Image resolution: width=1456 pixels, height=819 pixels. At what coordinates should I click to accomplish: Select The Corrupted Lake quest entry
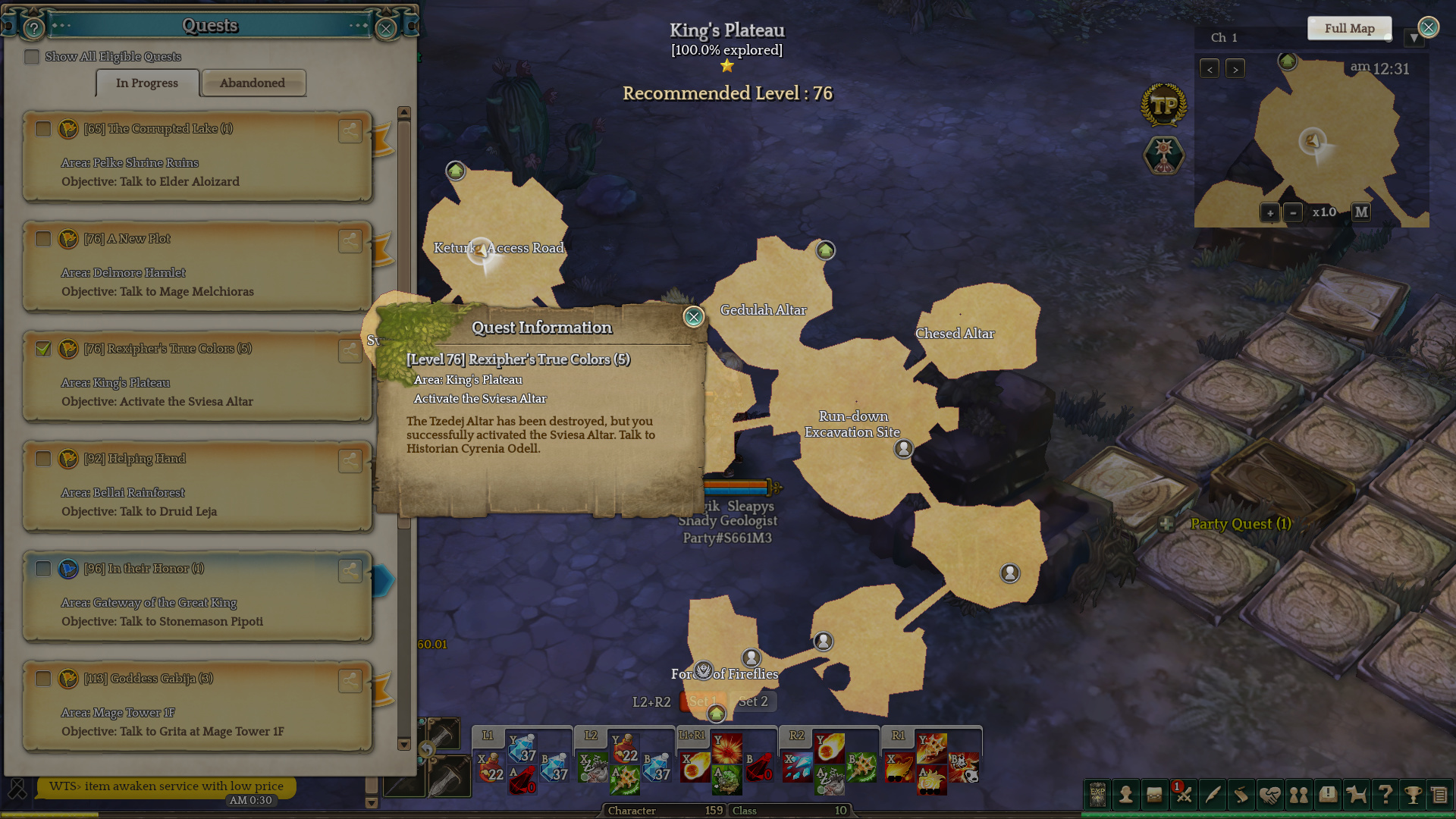pyautogui.click(x=197, y=155)
